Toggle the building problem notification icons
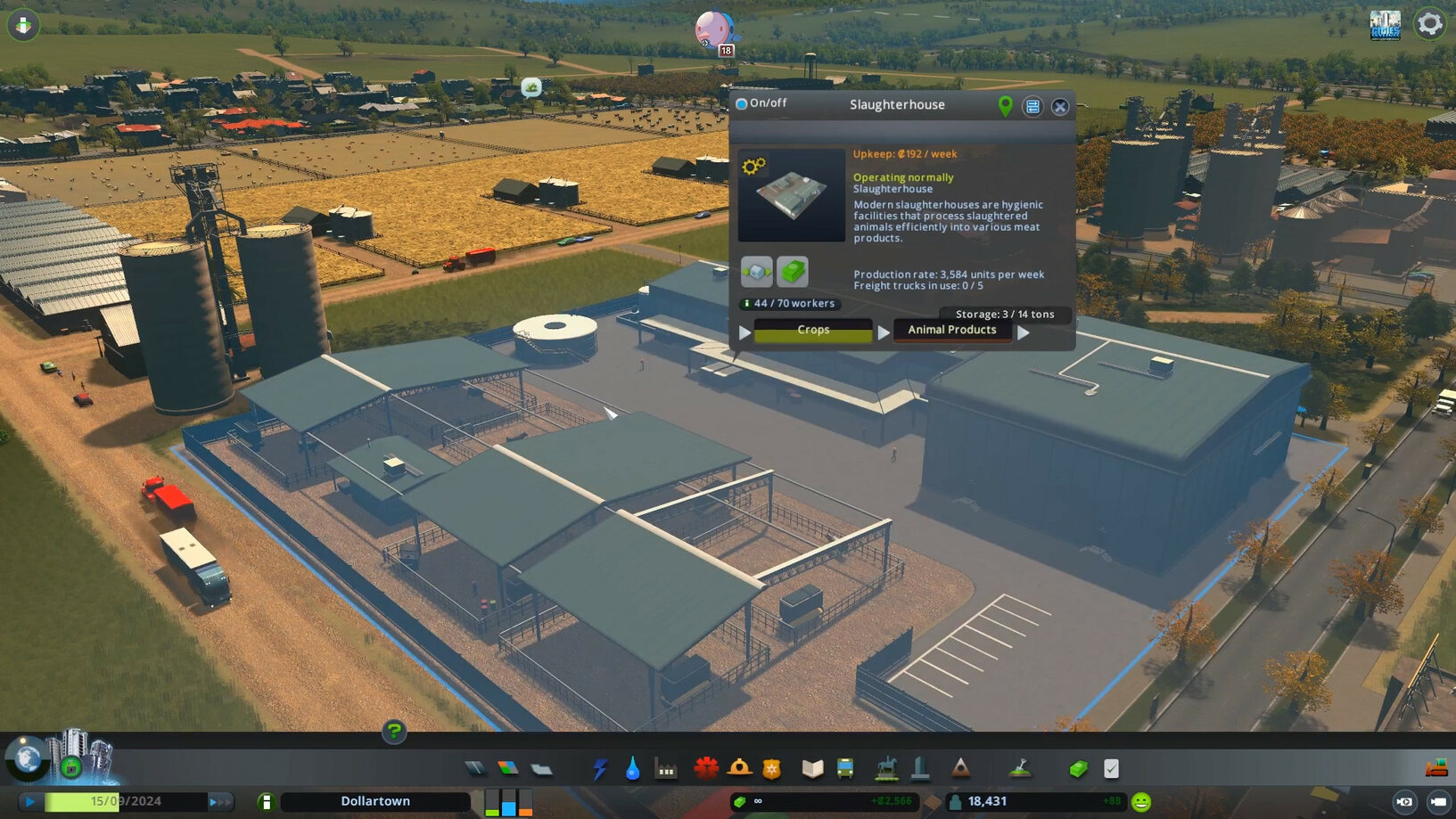 point(22,25)
